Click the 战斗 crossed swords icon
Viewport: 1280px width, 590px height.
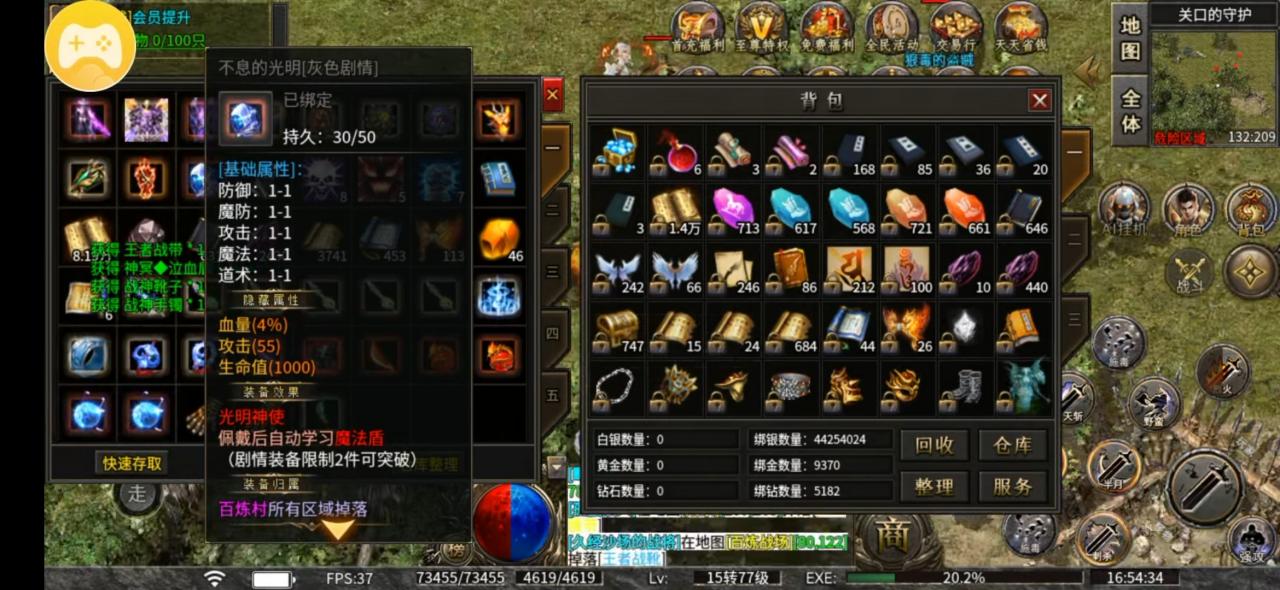tap(1189, 271)
